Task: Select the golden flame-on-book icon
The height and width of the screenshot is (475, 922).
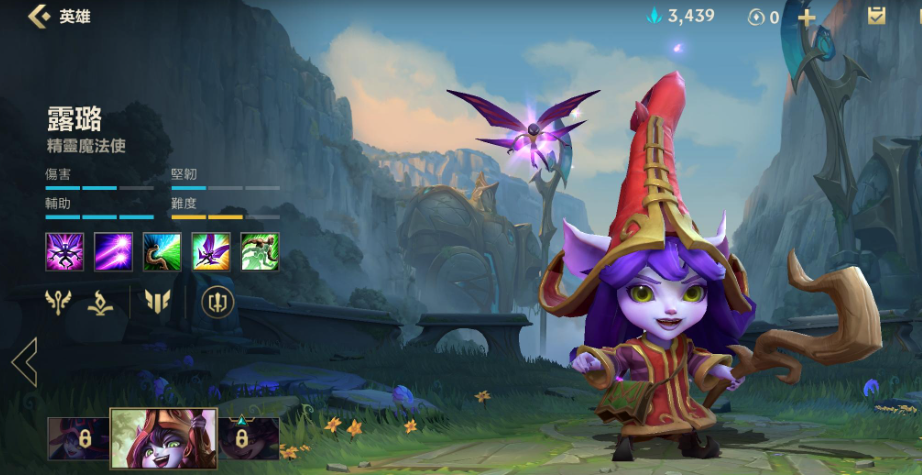Action: click(100, 302)
